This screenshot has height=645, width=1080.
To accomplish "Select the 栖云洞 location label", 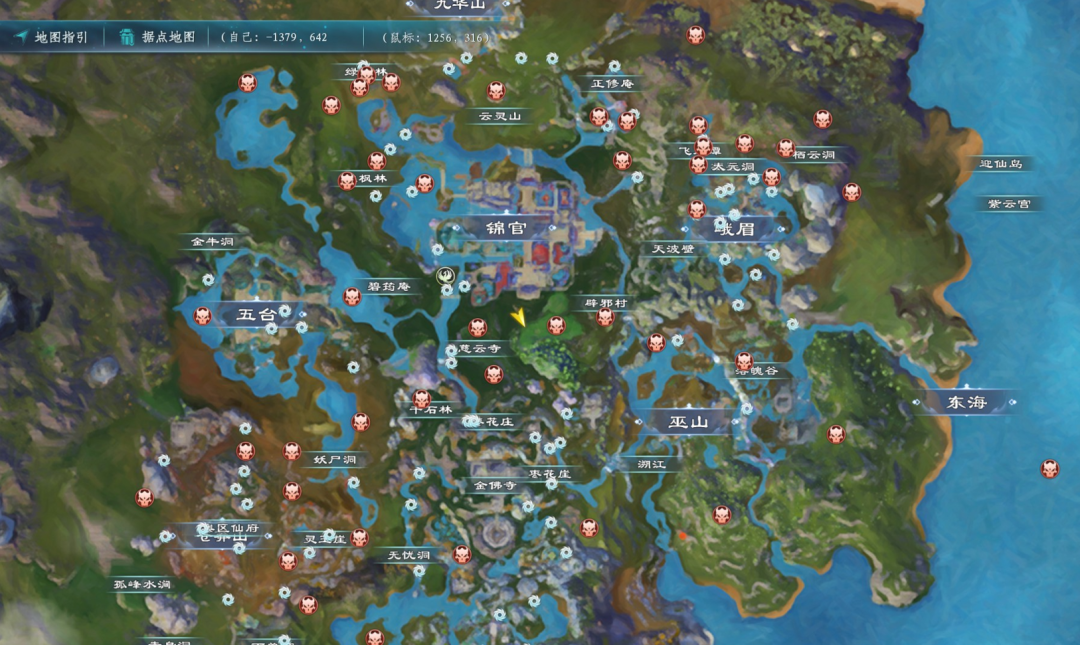I will pyautogui.click(x=813, y=156).
